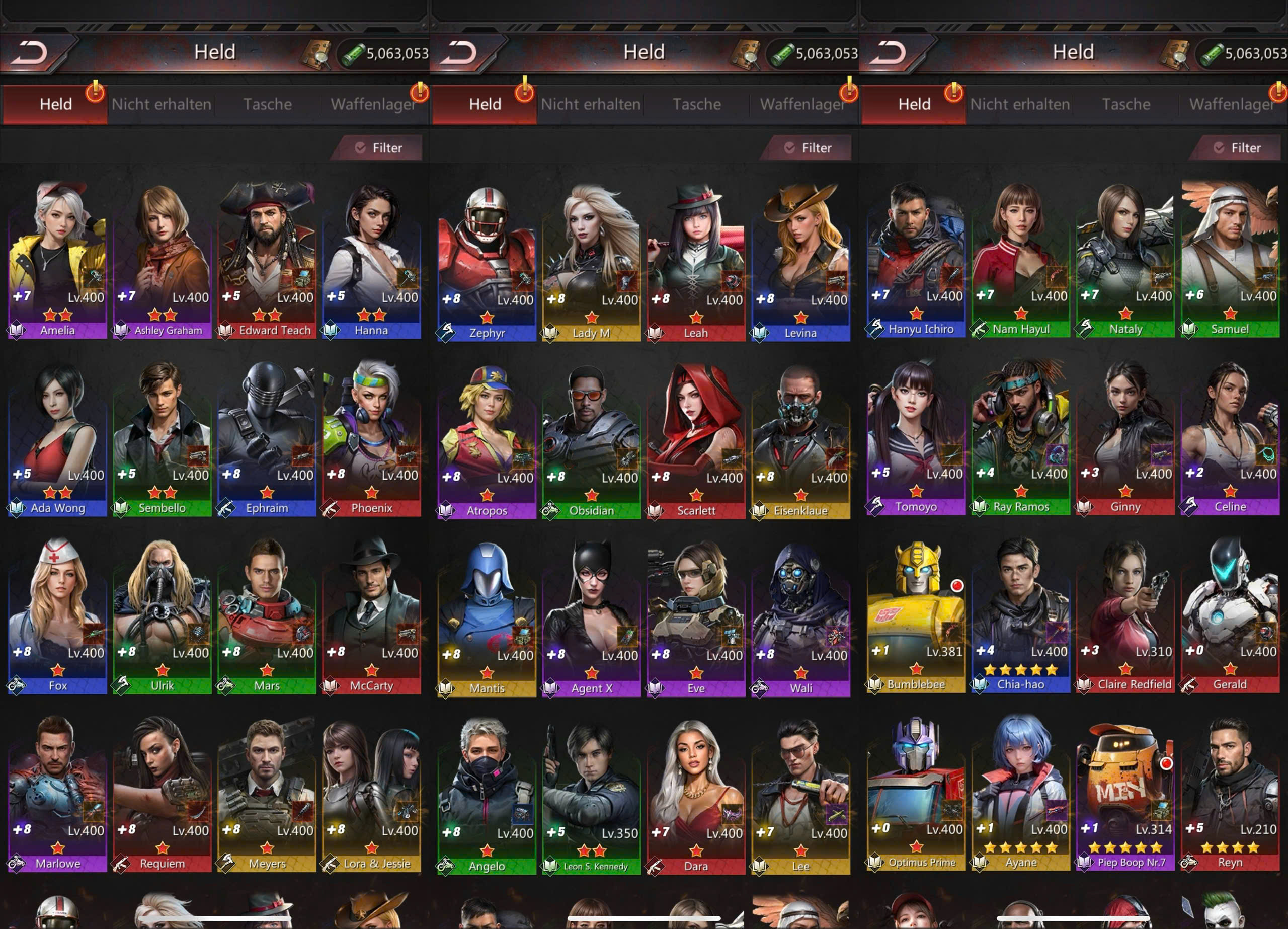Pick the Bumblebee hero card
The image size is (1288, 929).
pos(916,613)
